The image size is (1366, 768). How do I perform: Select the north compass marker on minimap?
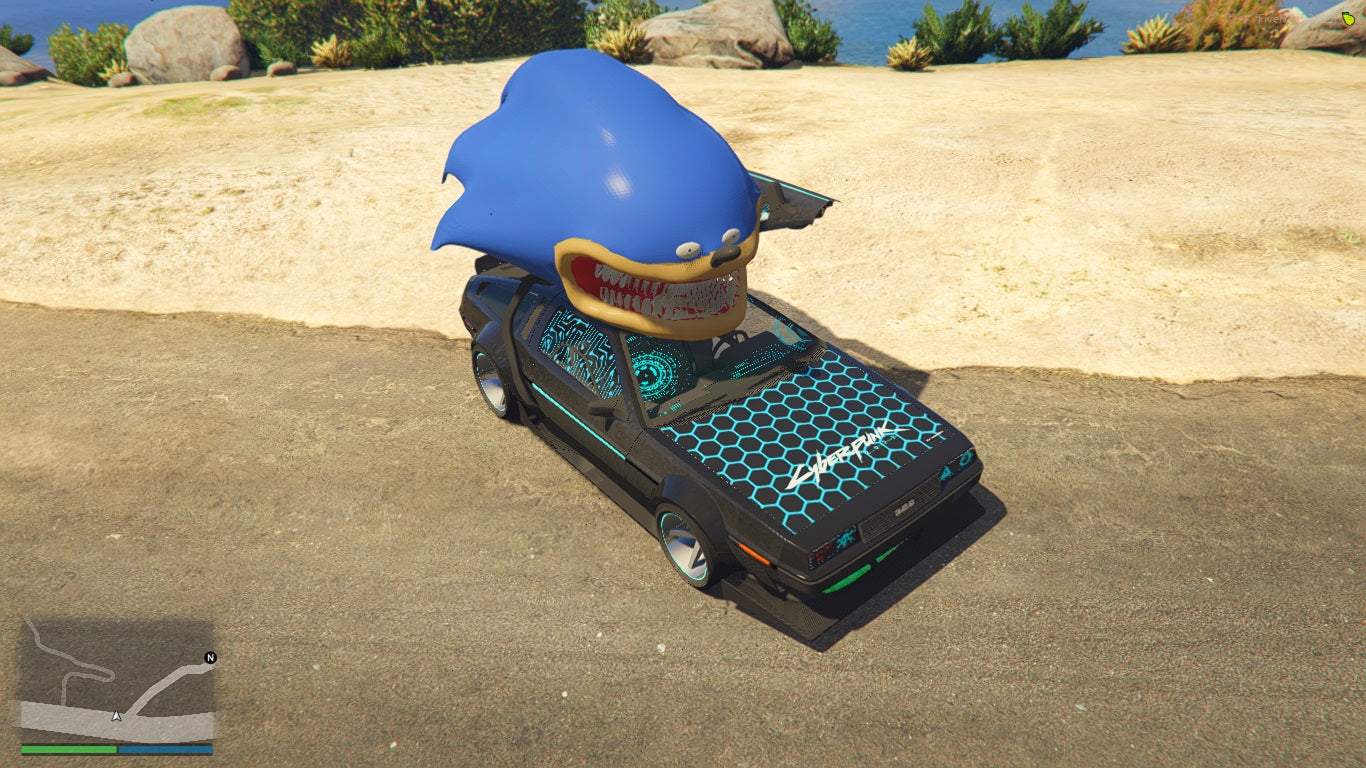pyautogui.click(x=210, y=658)
